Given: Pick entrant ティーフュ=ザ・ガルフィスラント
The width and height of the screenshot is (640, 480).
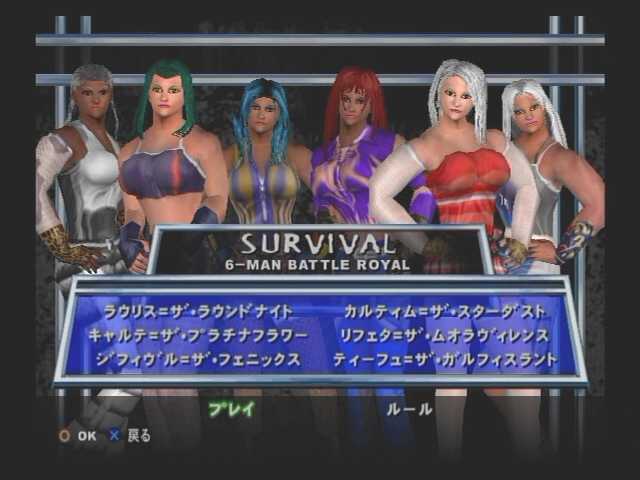Looking at the screenshot, I should click(445, 359).
